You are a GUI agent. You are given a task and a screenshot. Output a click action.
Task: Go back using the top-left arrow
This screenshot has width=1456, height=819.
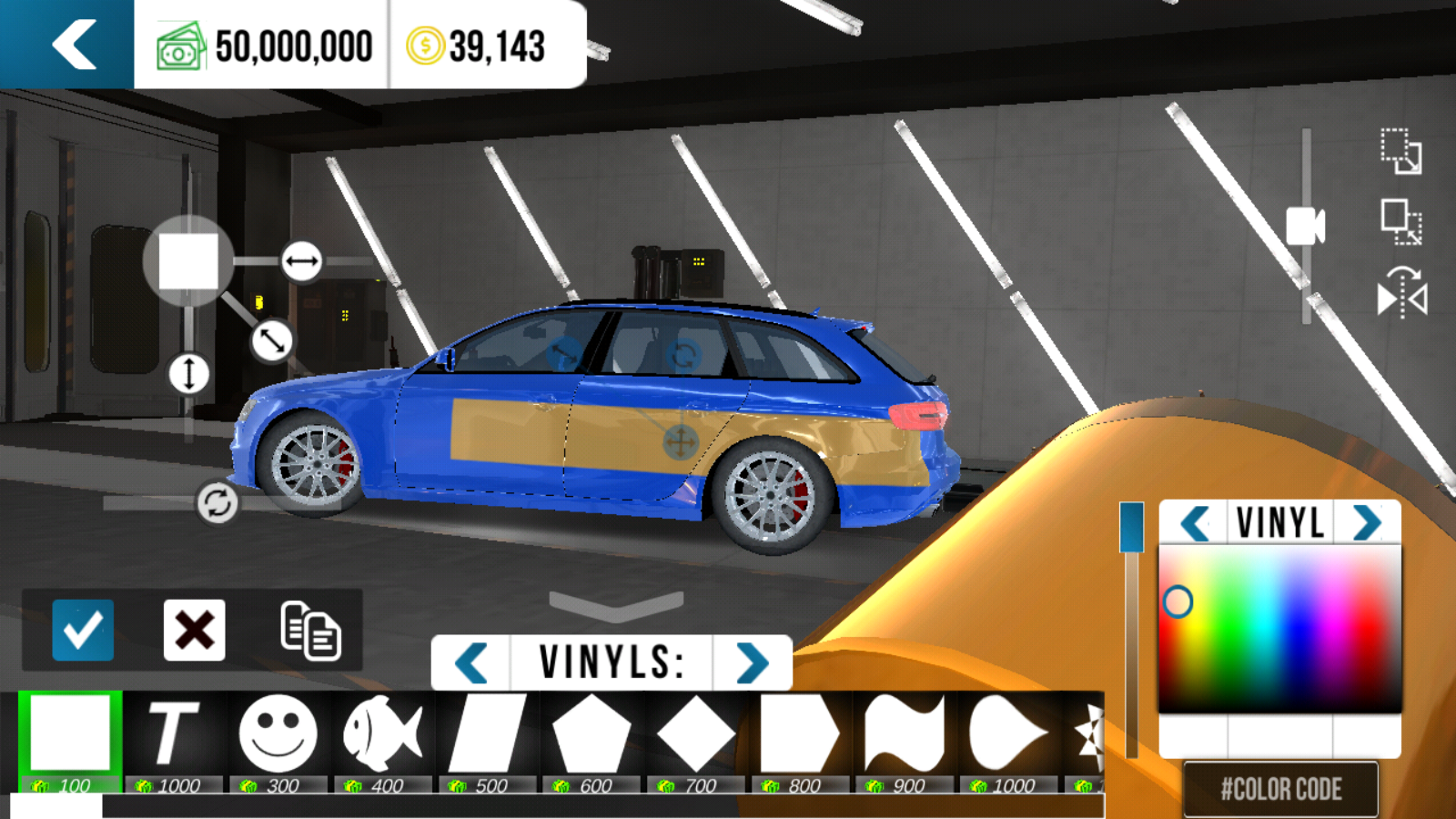coord(73,45)
